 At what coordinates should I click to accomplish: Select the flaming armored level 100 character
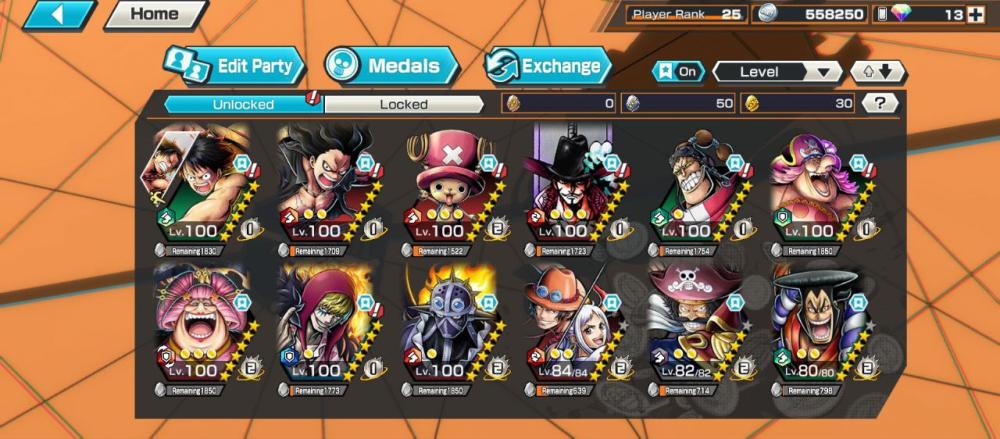[x=449, y=325]
